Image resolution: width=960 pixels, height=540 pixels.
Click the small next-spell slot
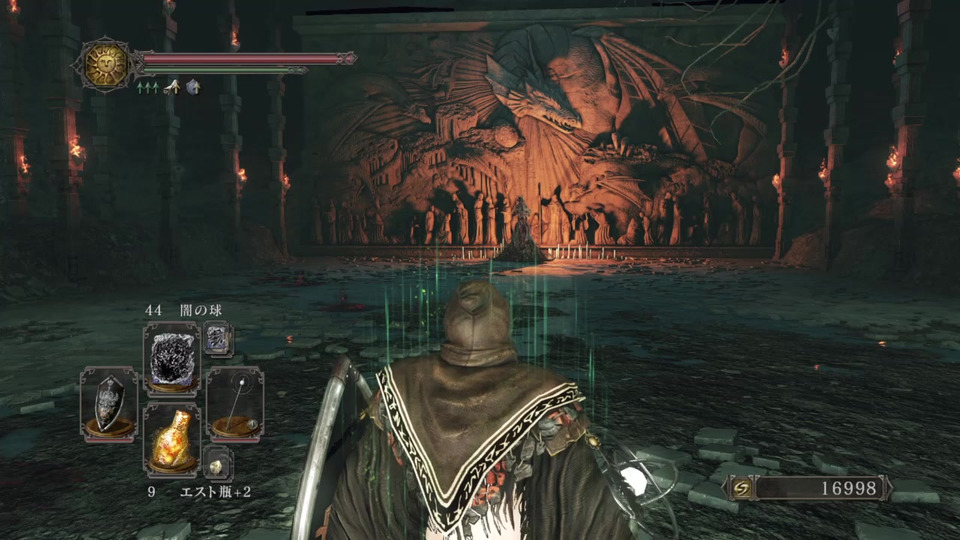[218, 338]
